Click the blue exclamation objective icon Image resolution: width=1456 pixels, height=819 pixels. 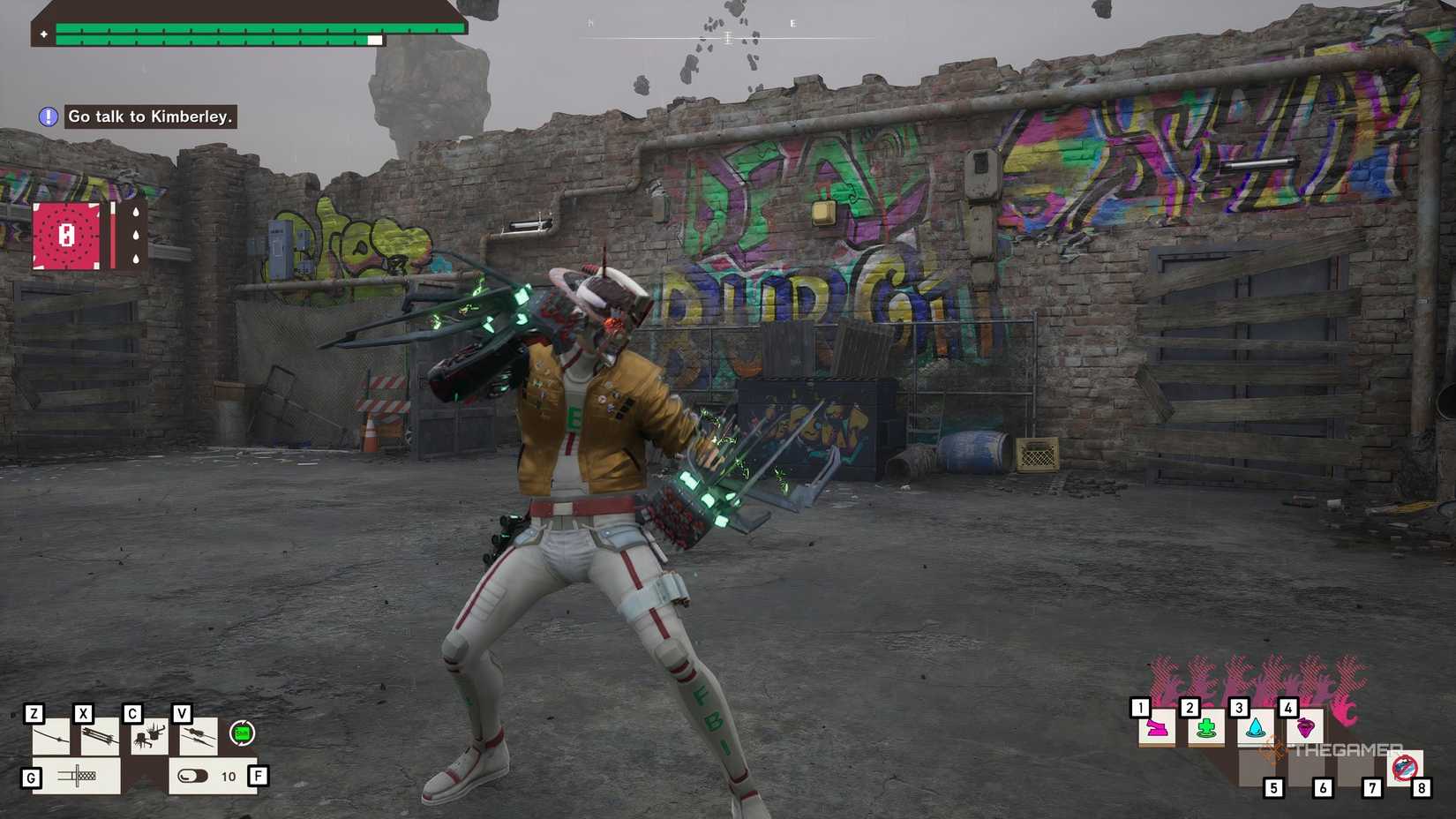pos(47,116)
